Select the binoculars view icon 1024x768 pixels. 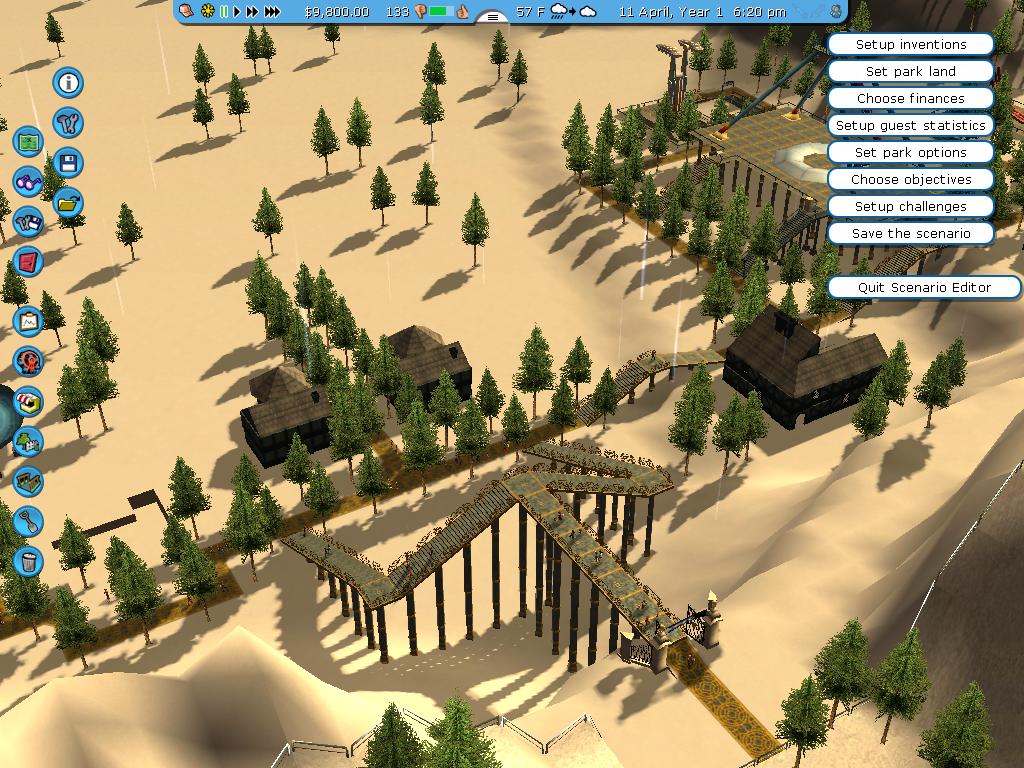(x=28, y=183)
